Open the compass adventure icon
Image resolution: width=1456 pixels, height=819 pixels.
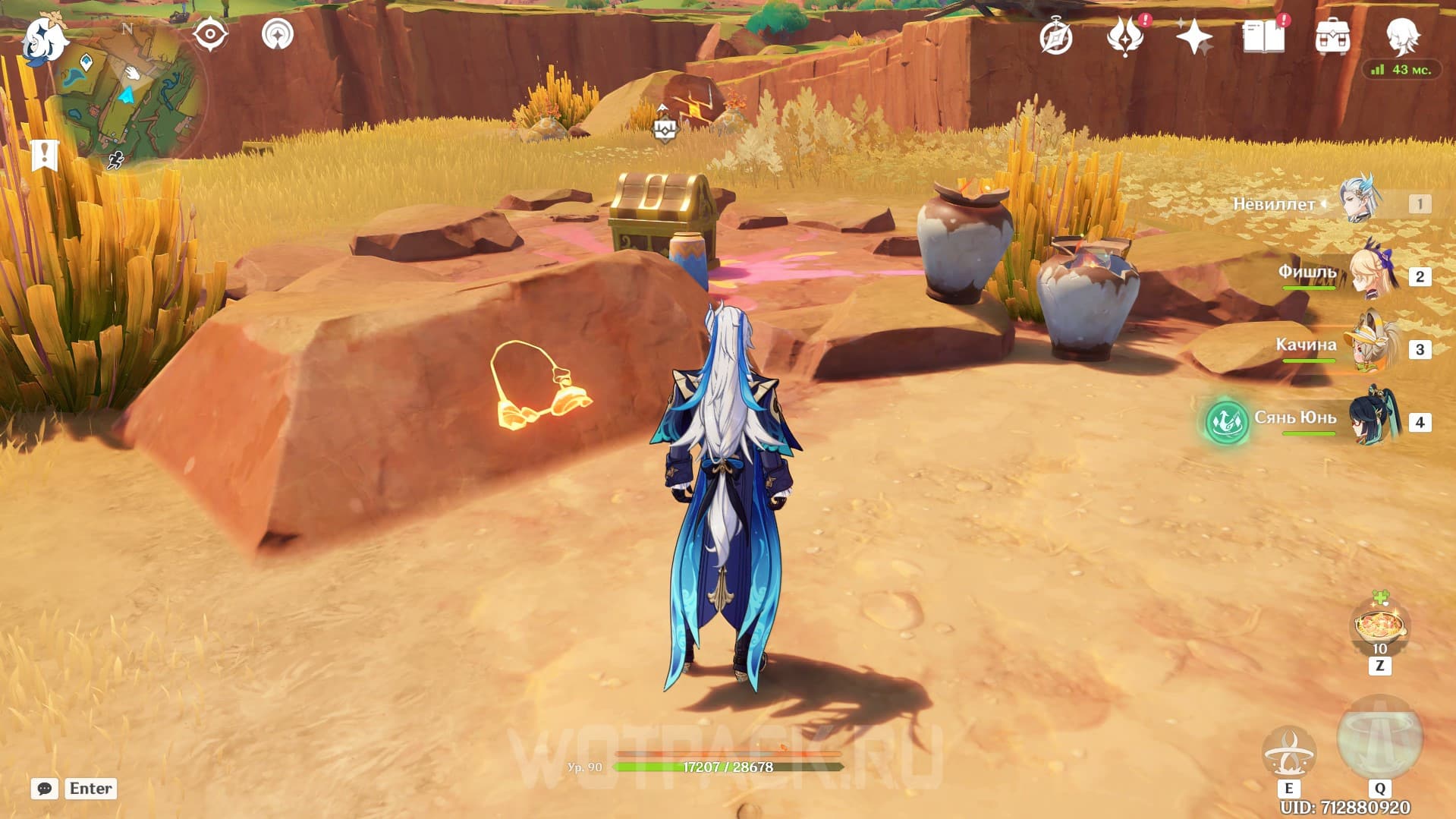(x=1056, y=37)
